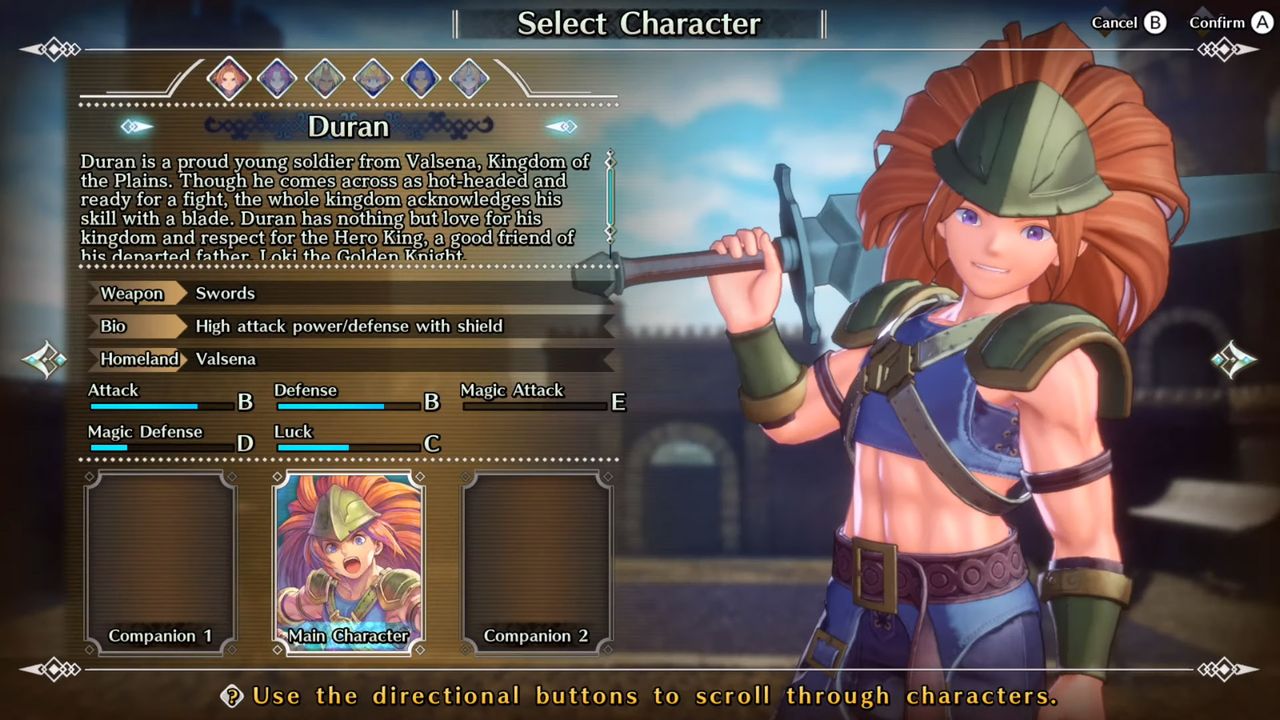
Task: Click the left arrow beside Duran's name
Action: click(x=137, y=126)
